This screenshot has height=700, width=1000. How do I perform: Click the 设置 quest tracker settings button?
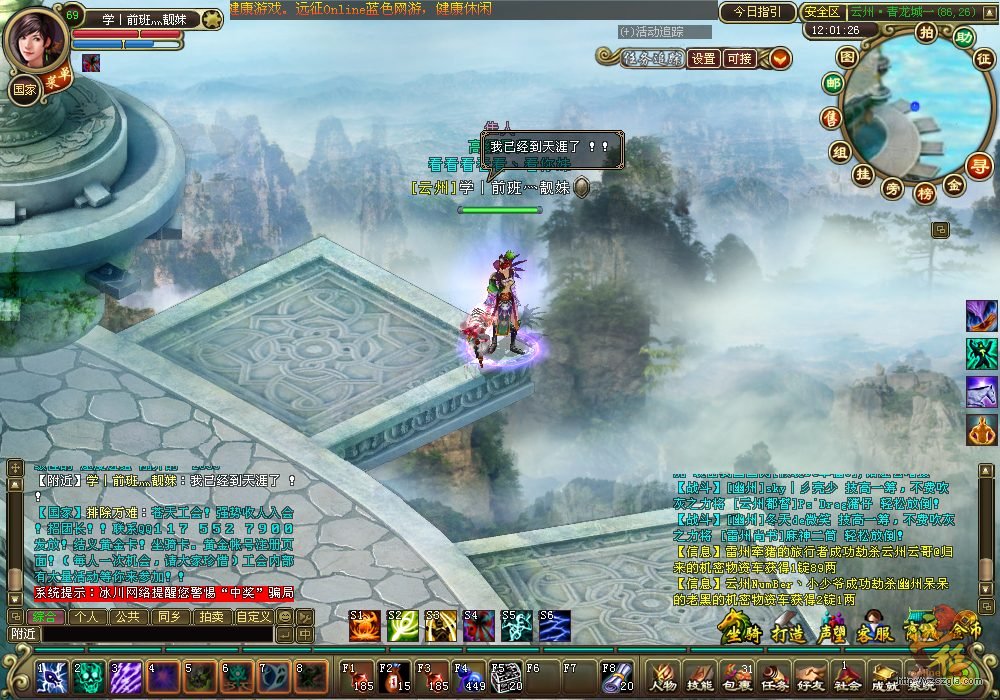pos(704,59)
